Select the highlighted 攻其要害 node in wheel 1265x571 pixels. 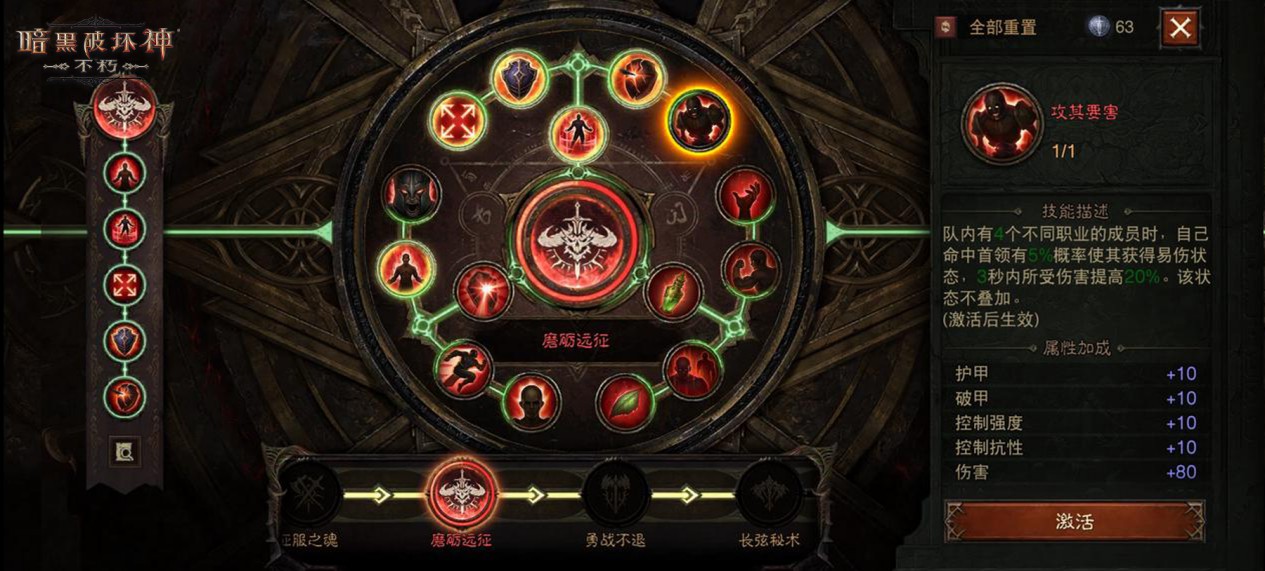click(699, 120)
